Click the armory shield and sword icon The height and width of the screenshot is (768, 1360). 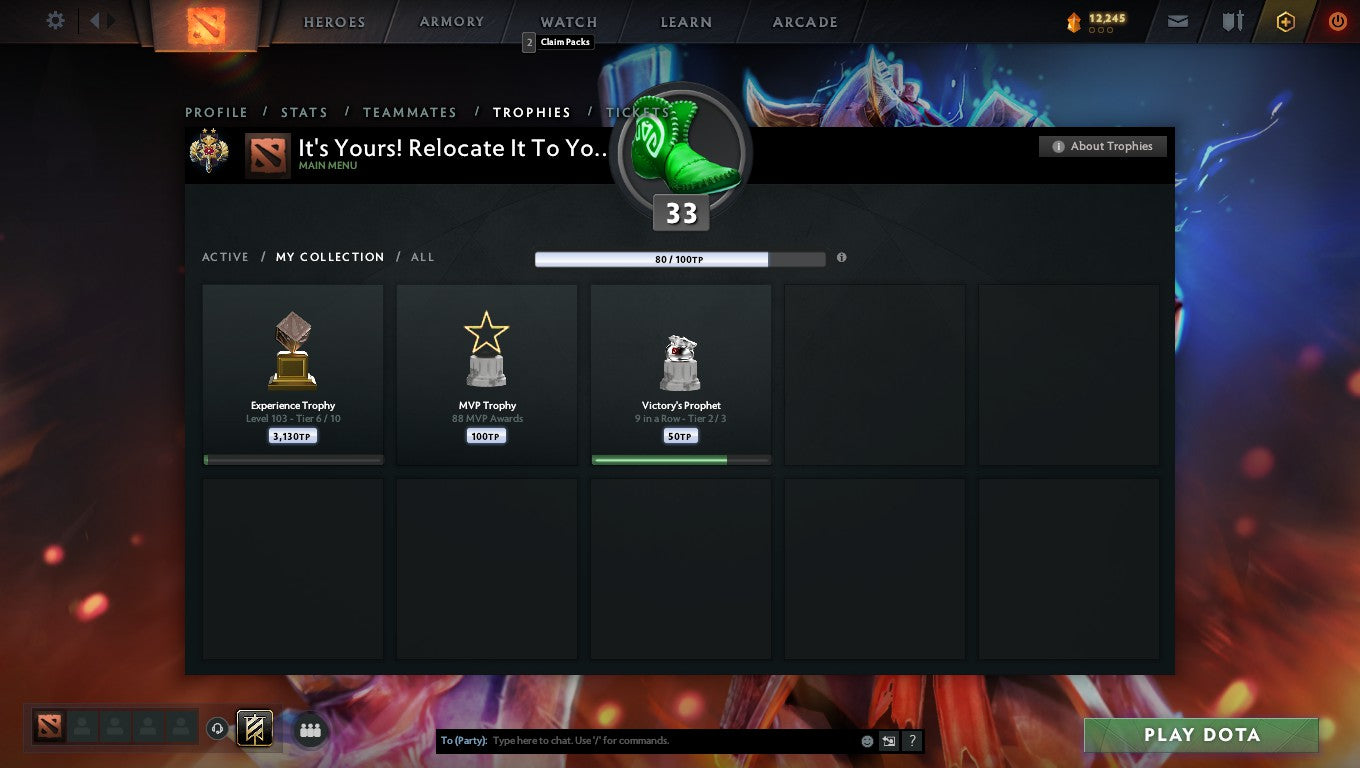(x=1232, y=20)
